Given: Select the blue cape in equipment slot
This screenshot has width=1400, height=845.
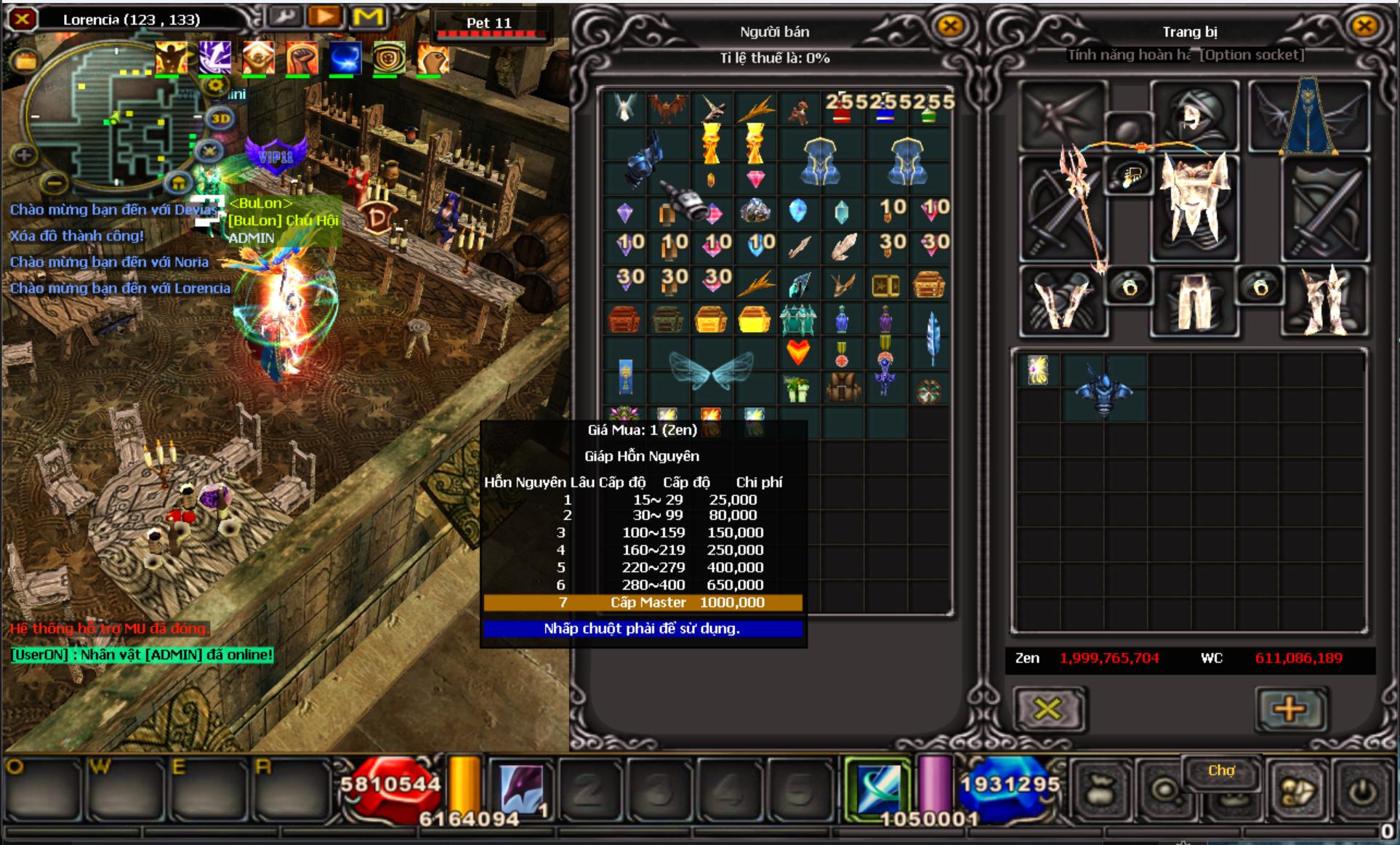Looking at the screenshot, I should [1308, 118].
